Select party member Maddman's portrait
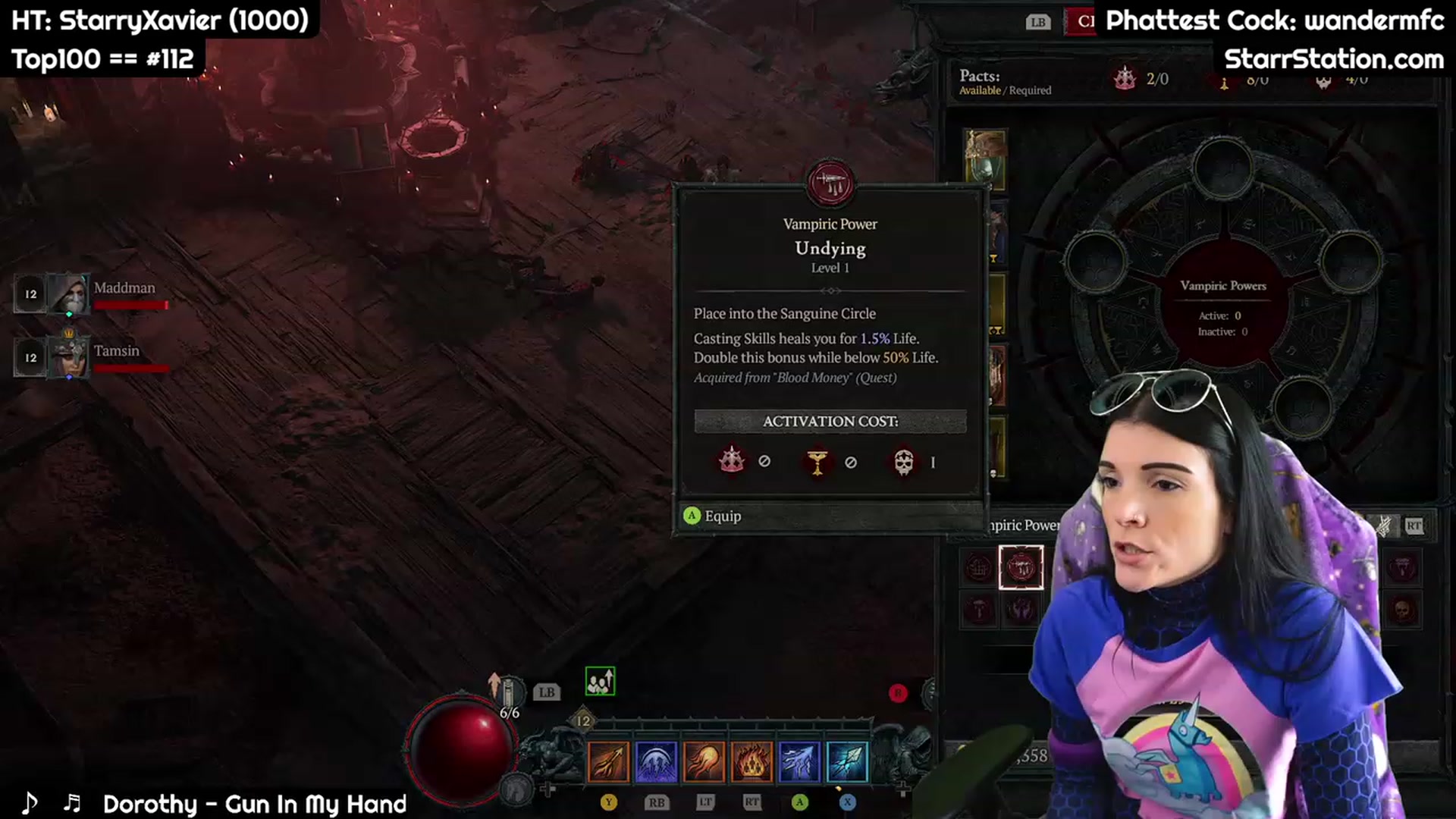Image resolution: width=1456 pixels, height=819 pixels. click(70, 293)
